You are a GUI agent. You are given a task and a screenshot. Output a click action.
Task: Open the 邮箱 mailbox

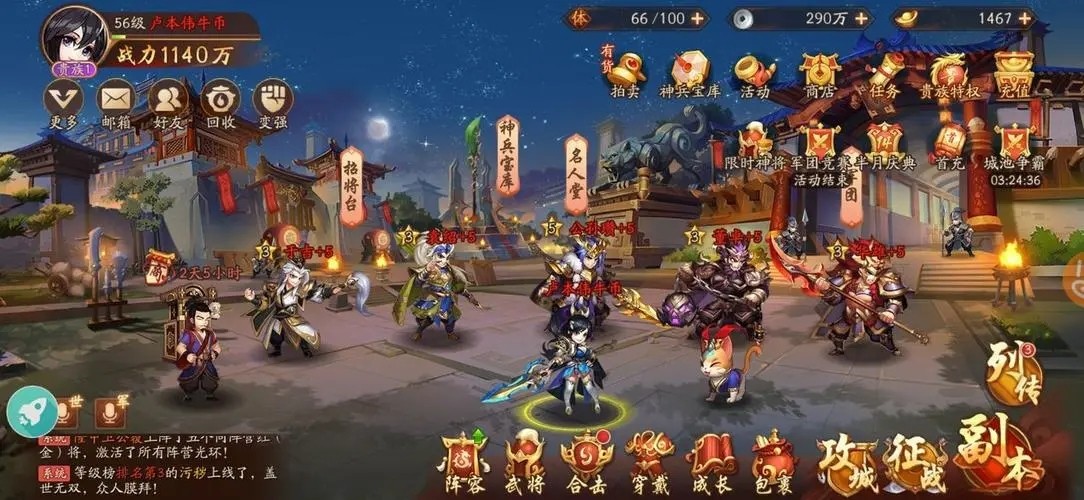click(x=116, y=99)
